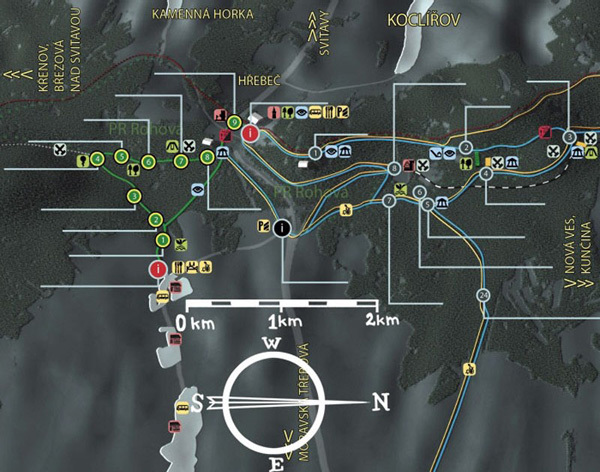Choose gray route marker number 4
Viewport: 600px width, 472px height.
[x=486, y=173]
